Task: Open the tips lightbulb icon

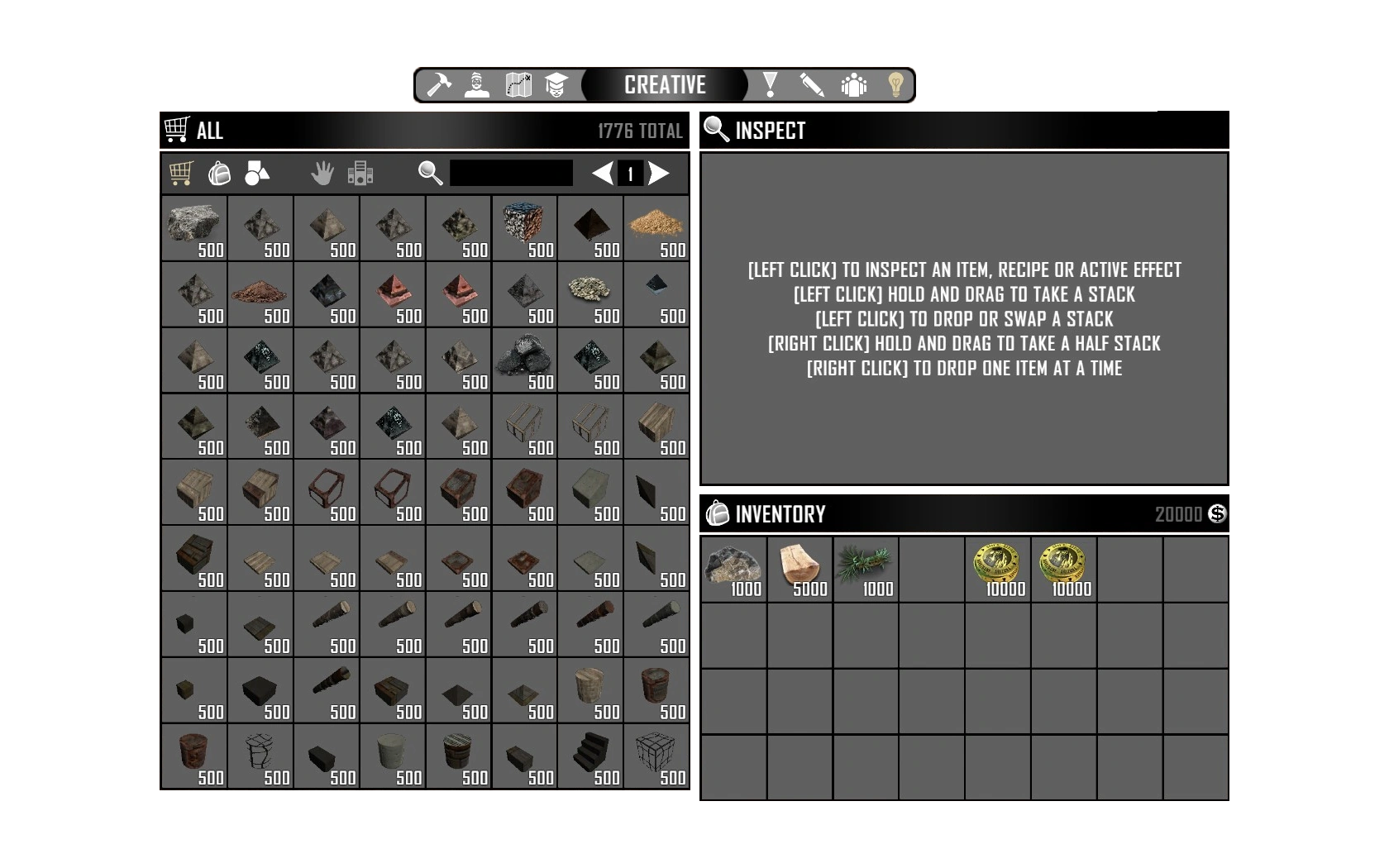Action: 895,85
